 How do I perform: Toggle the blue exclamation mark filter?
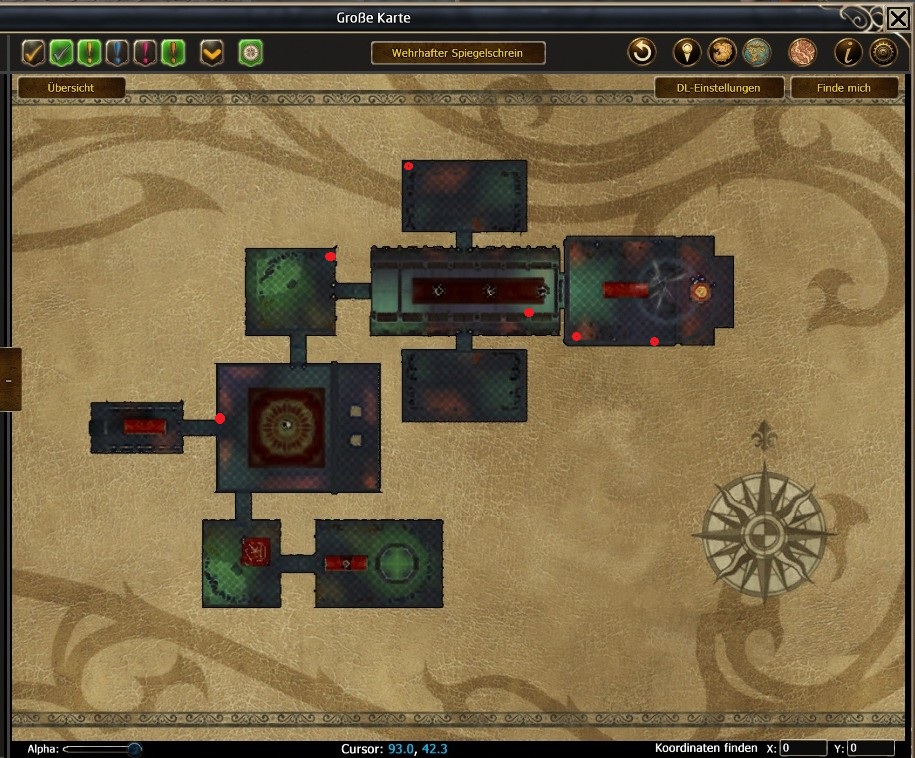pyautogui.click(x=118, y=52)
